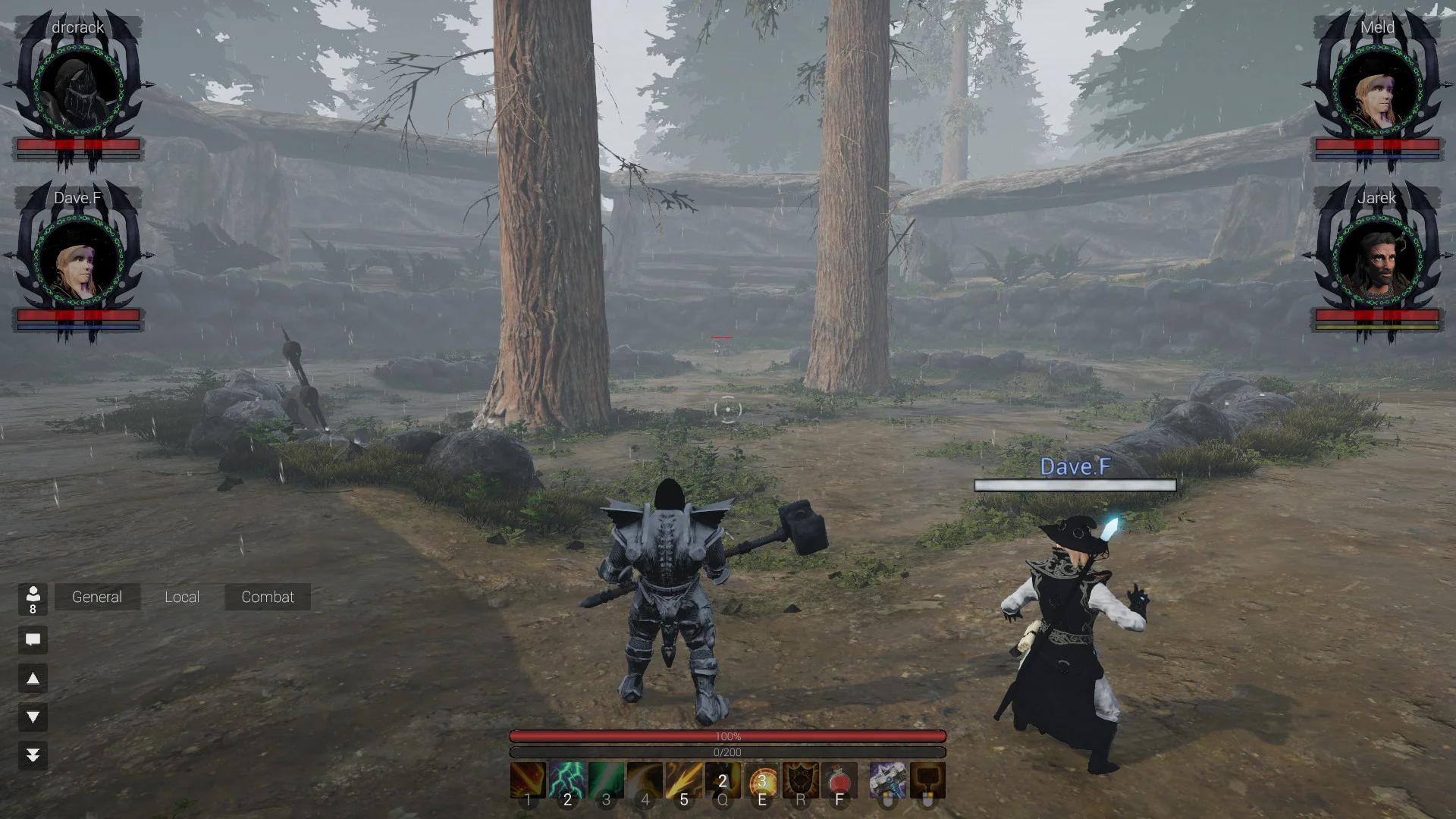1456x819 pixels.
Task: Activate the flaming shield ability
Action: pyautogui.click(x=801, y=780)
